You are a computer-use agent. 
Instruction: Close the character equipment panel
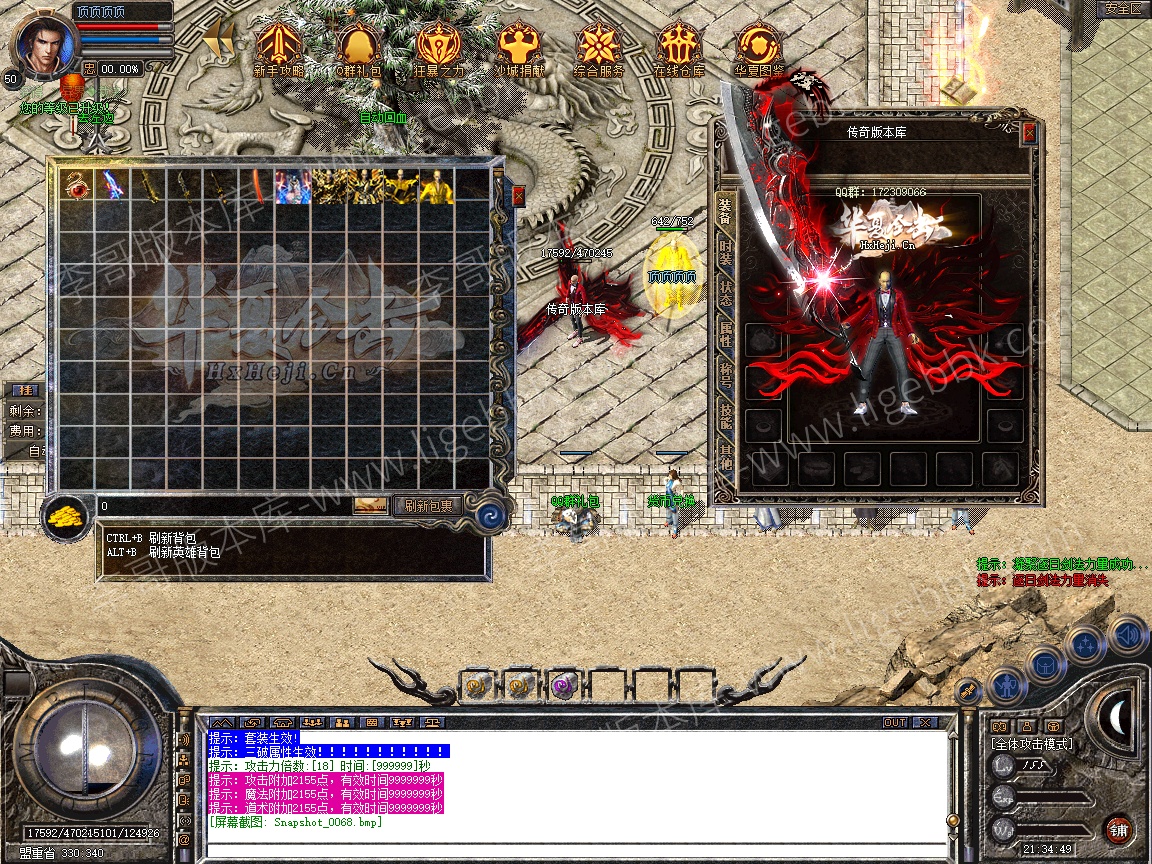coord(1029,132)
